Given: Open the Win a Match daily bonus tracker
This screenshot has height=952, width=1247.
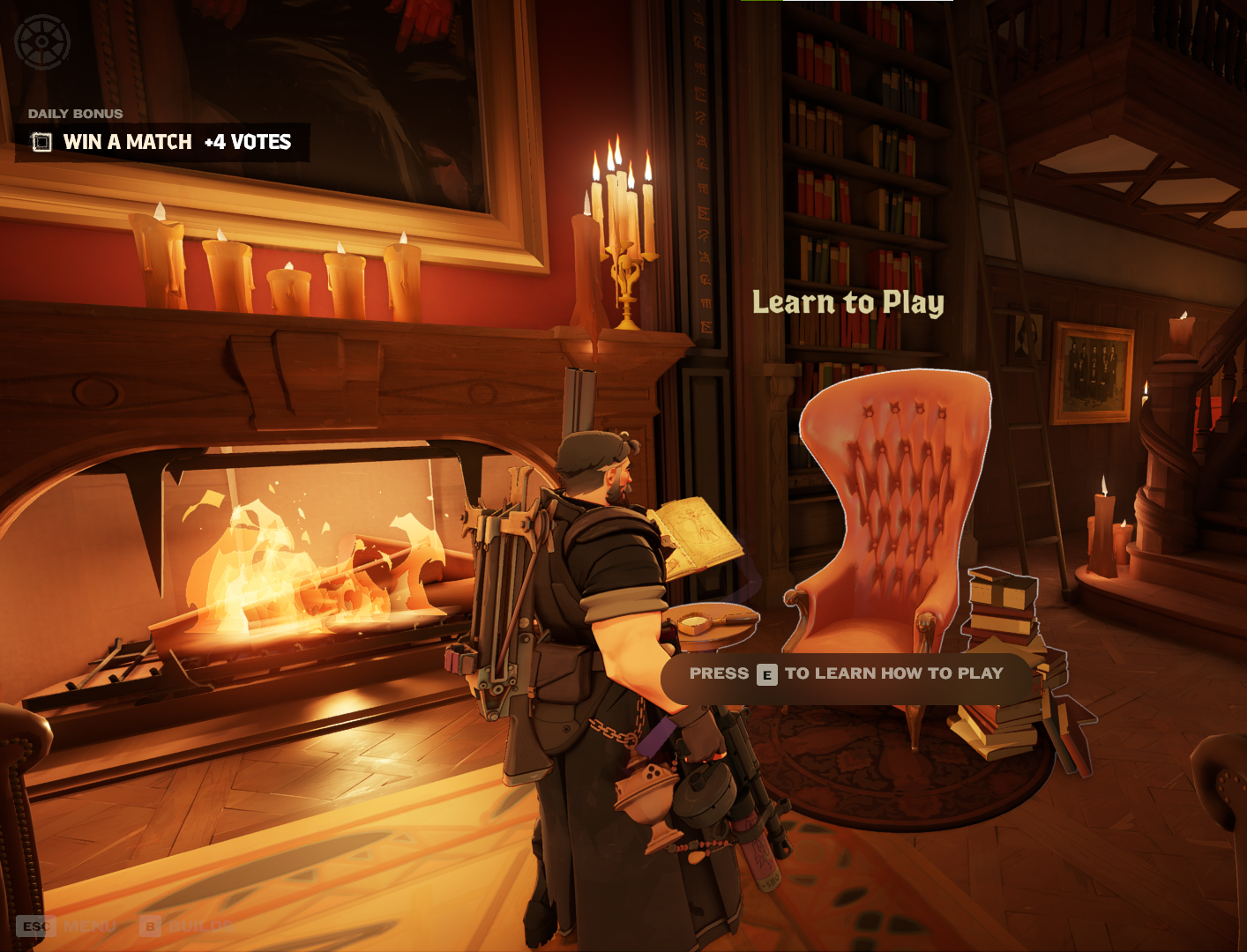Looking at the screenshot, I should pos(162,142).
